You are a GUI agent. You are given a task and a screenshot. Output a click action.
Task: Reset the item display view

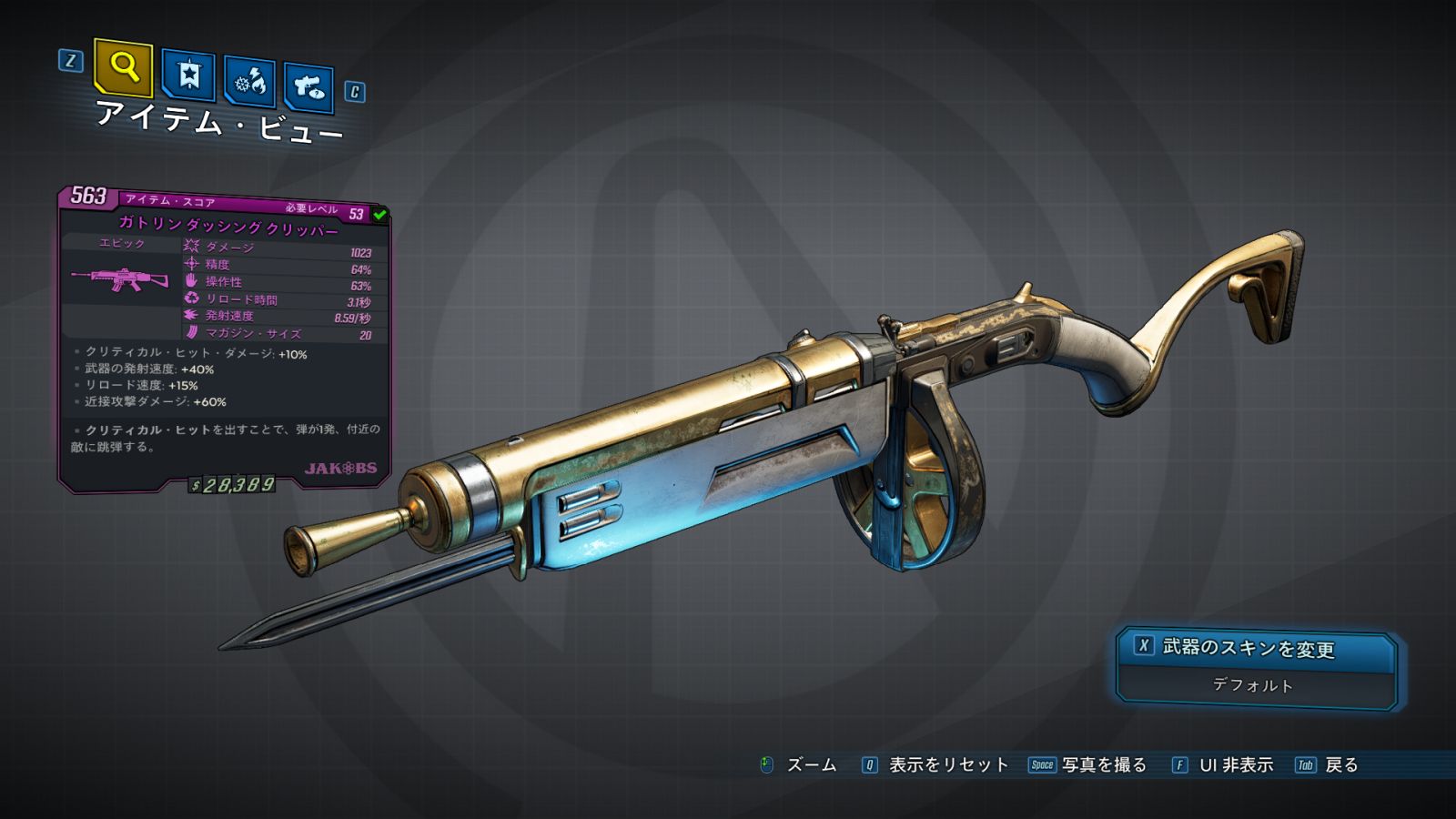click(935, 765)
